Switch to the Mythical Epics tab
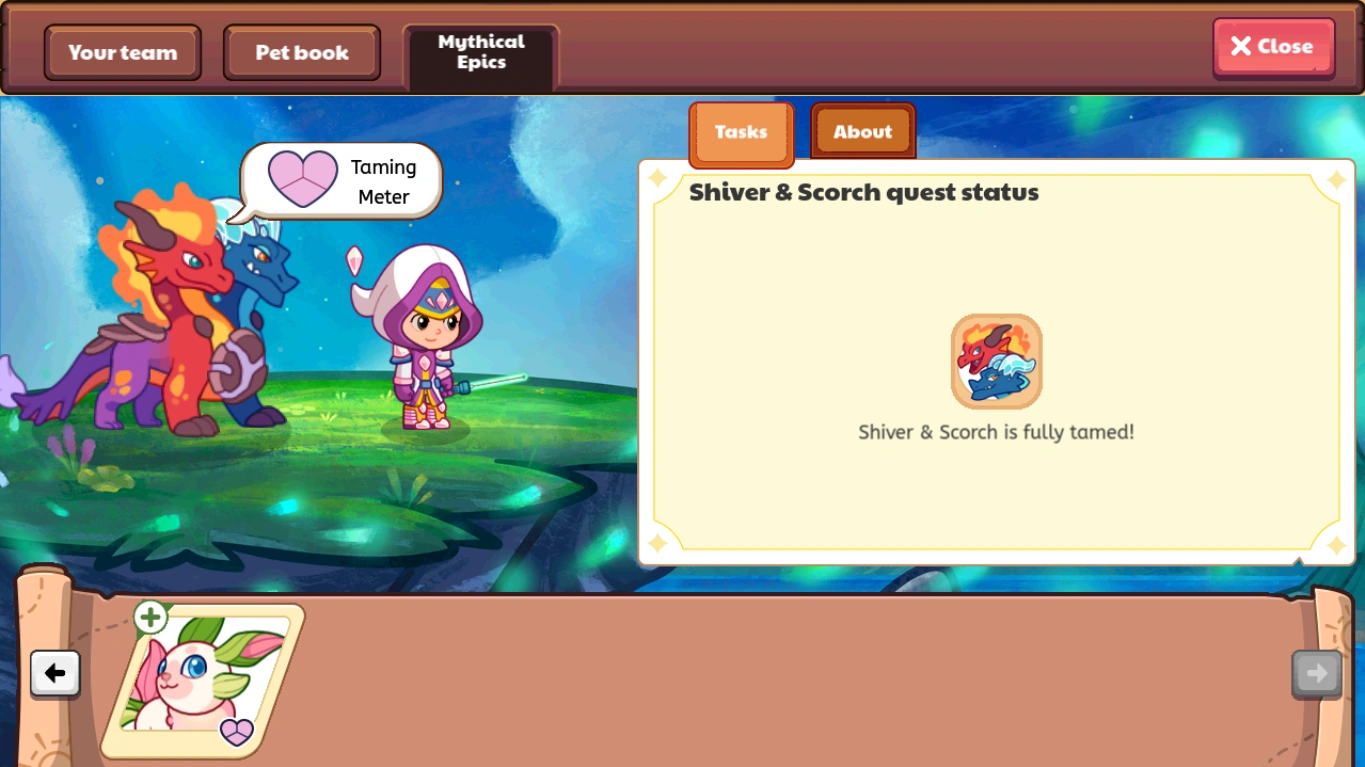Viewport: 1365px width, 767px height. [480, 52]
